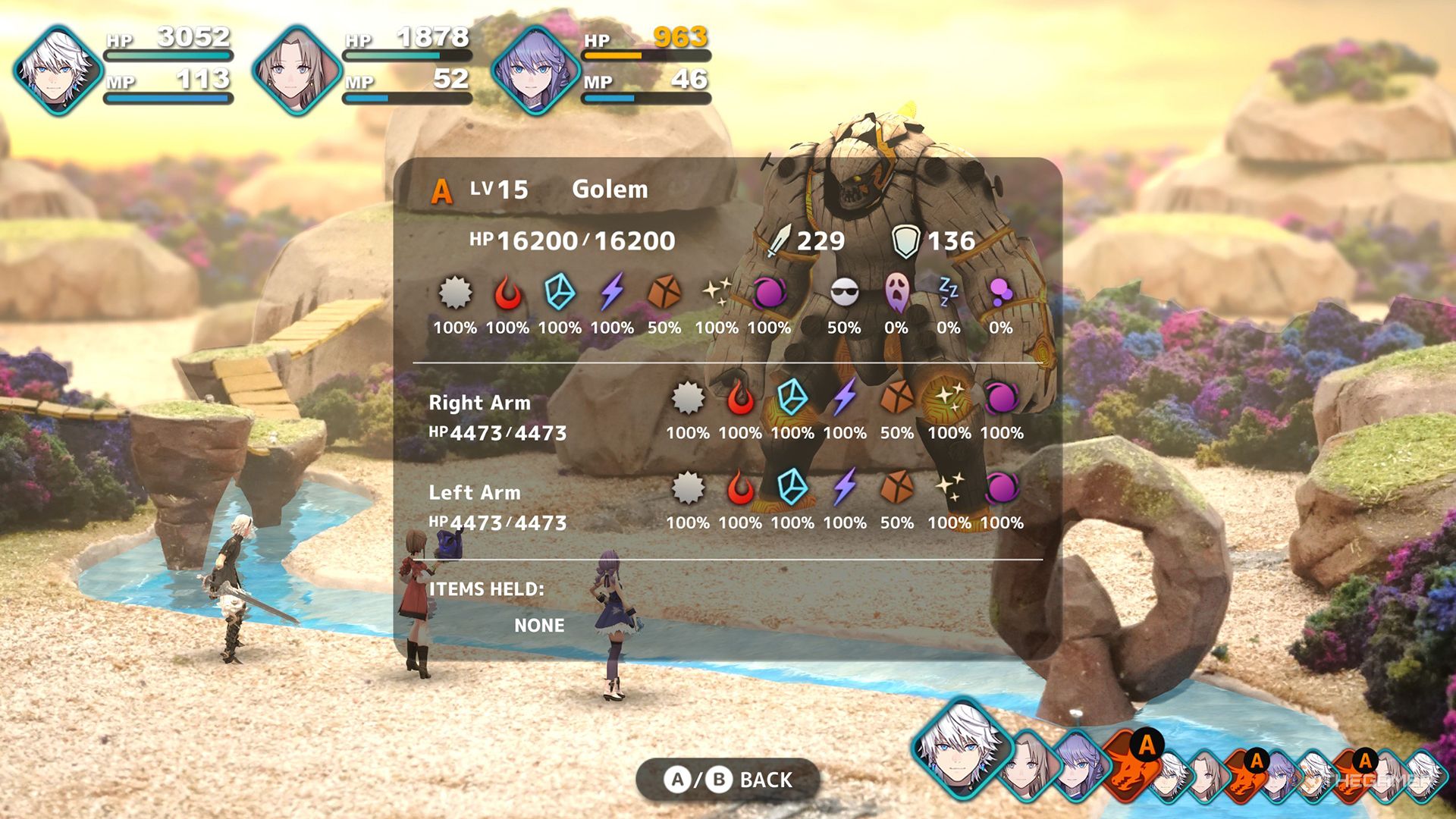Inspect the Right Arm's ice crystal resistance icon
This screenshot has width=1456, height=819.
[792, 398]
